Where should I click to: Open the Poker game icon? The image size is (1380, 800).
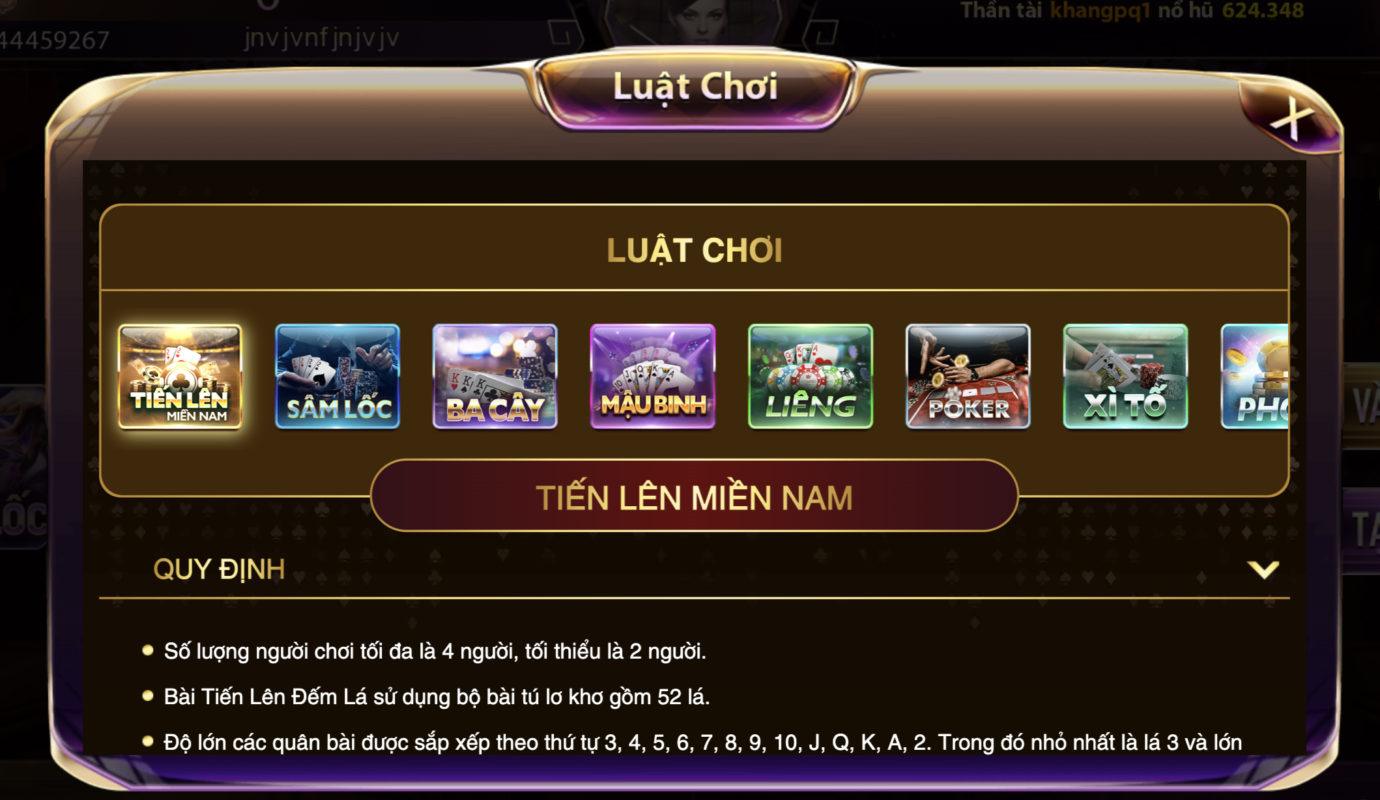pyautogui.click(x=968, y=376)
